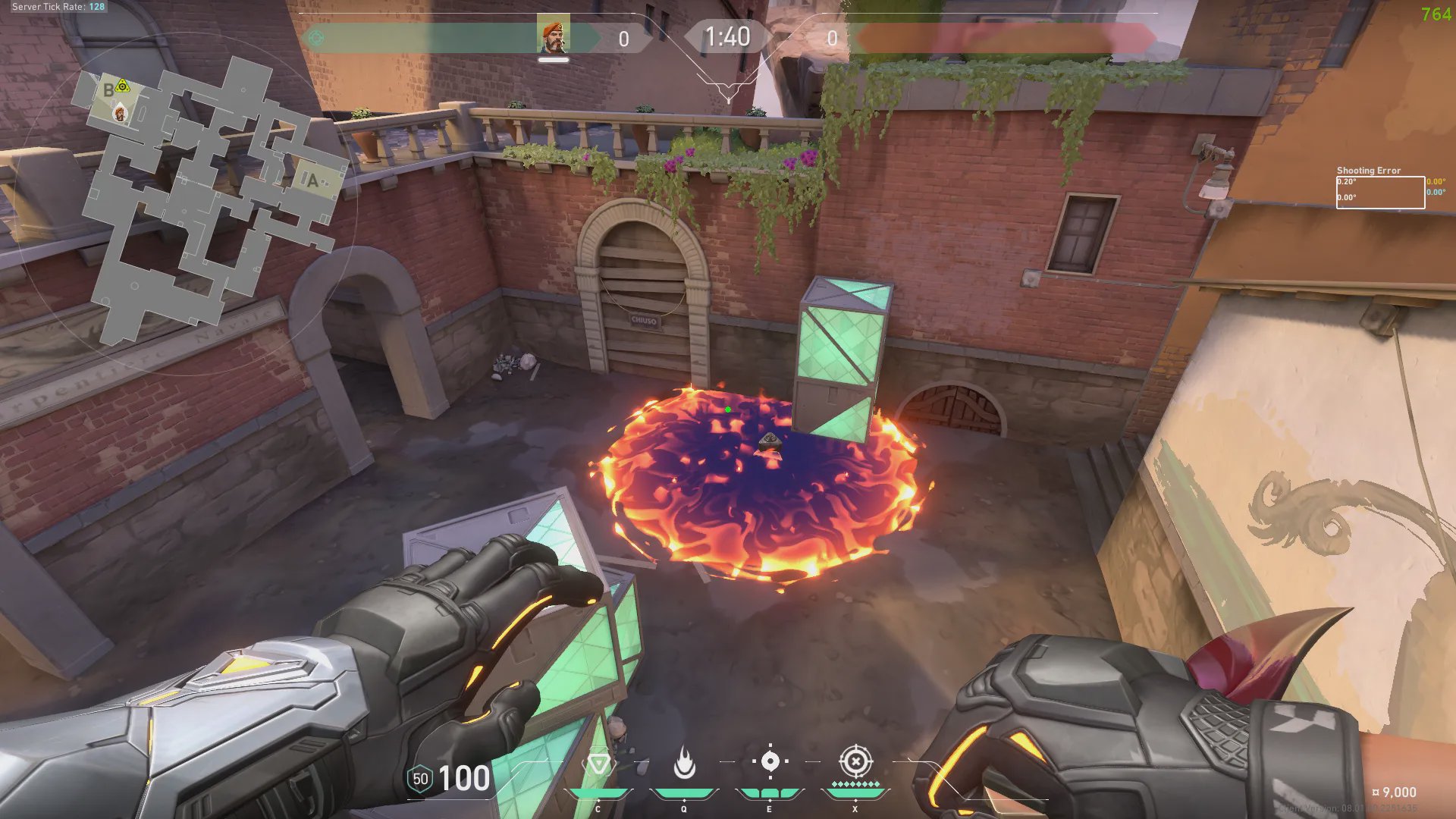
Task: Select the A site label on minimap
Action: (x=312, y=180)
